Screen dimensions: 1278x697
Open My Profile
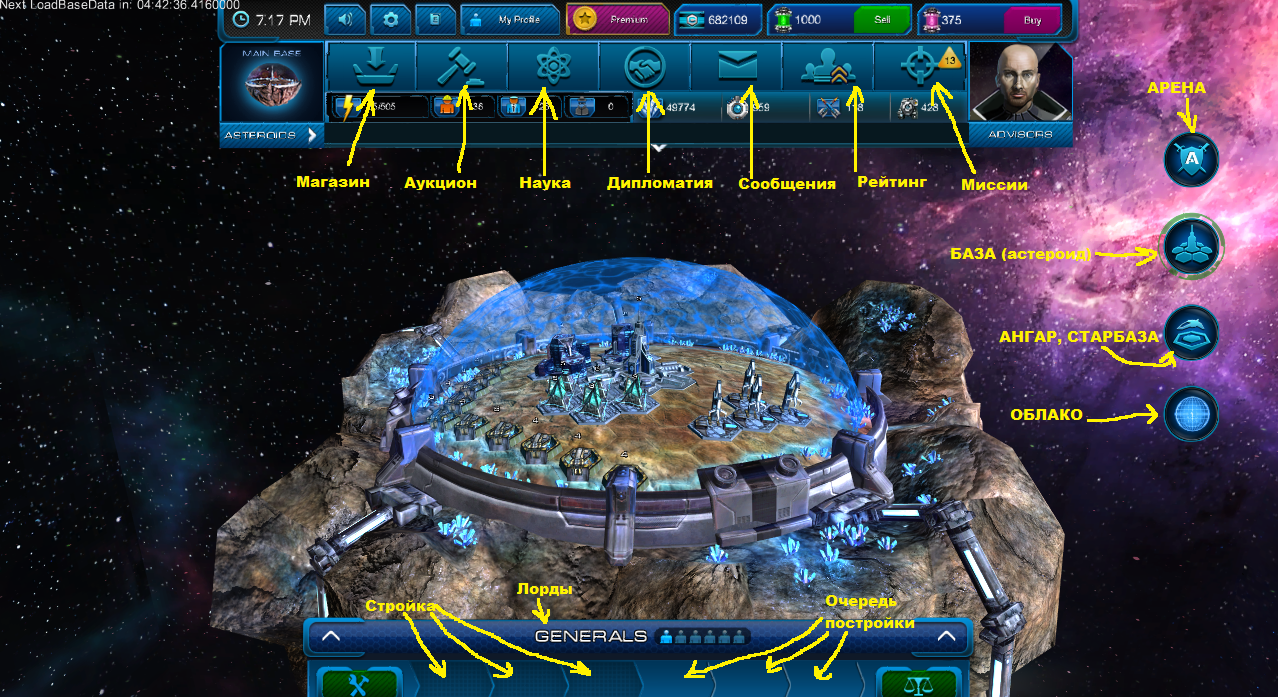pos(508,19)
